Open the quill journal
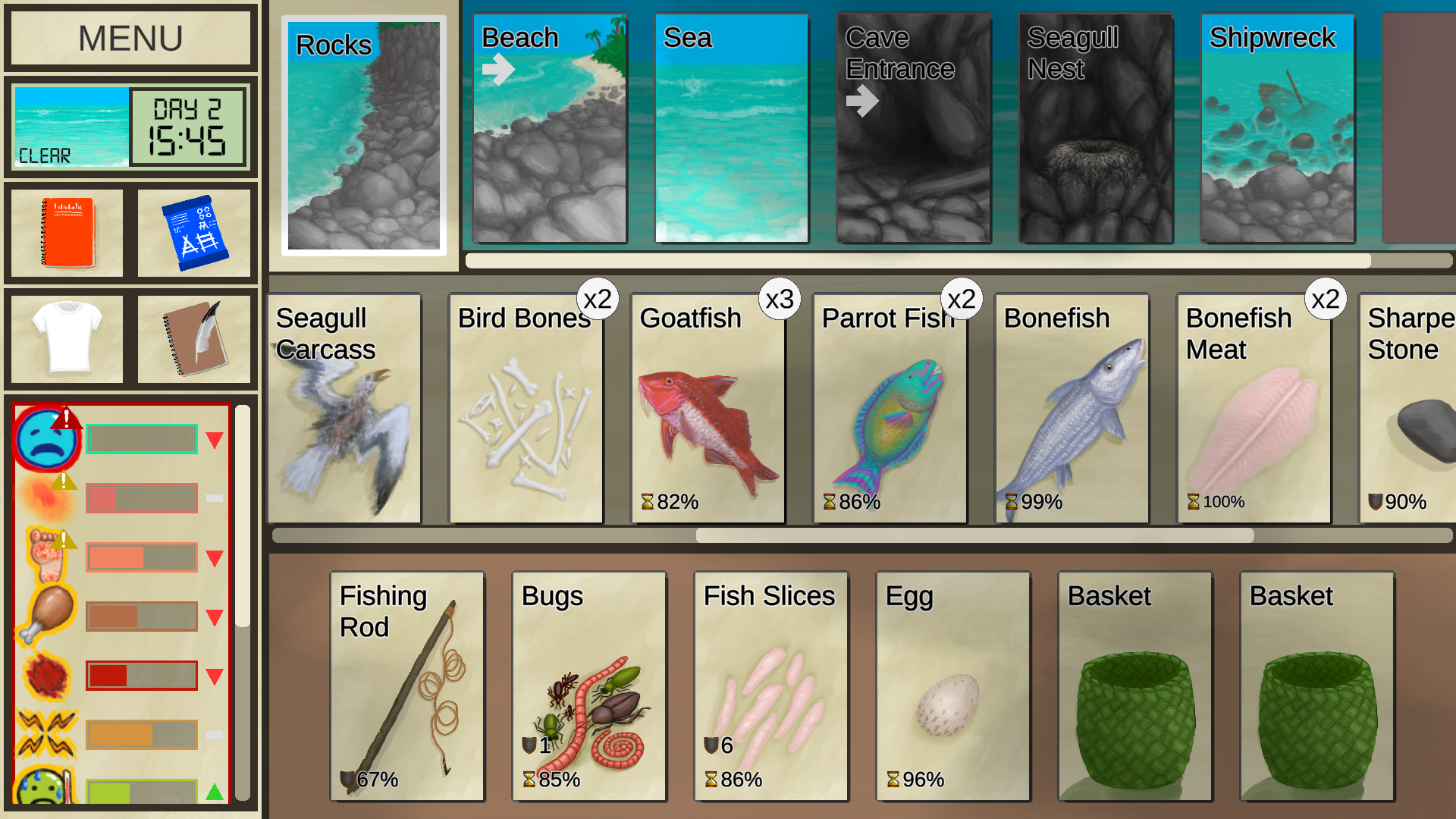This screenshot has width=1456, height=819. pos(196,337)
